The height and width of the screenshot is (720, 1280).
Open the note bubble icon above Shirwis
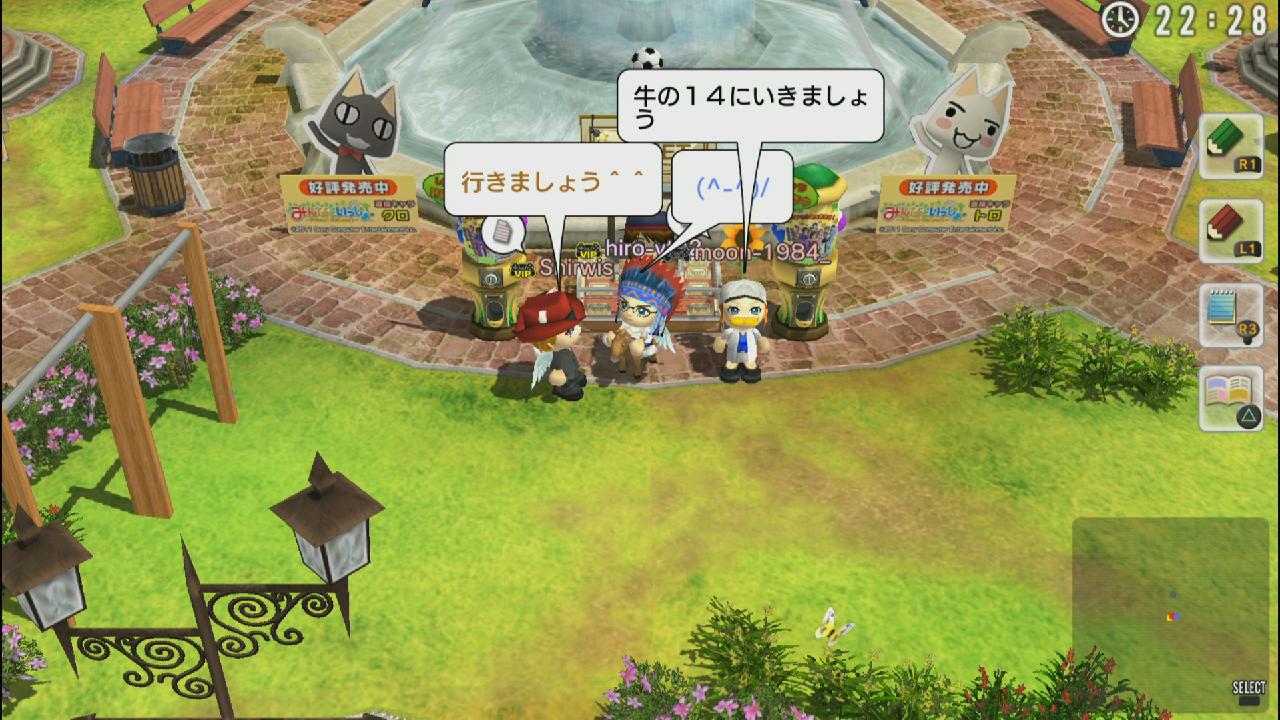click(501, 234)
